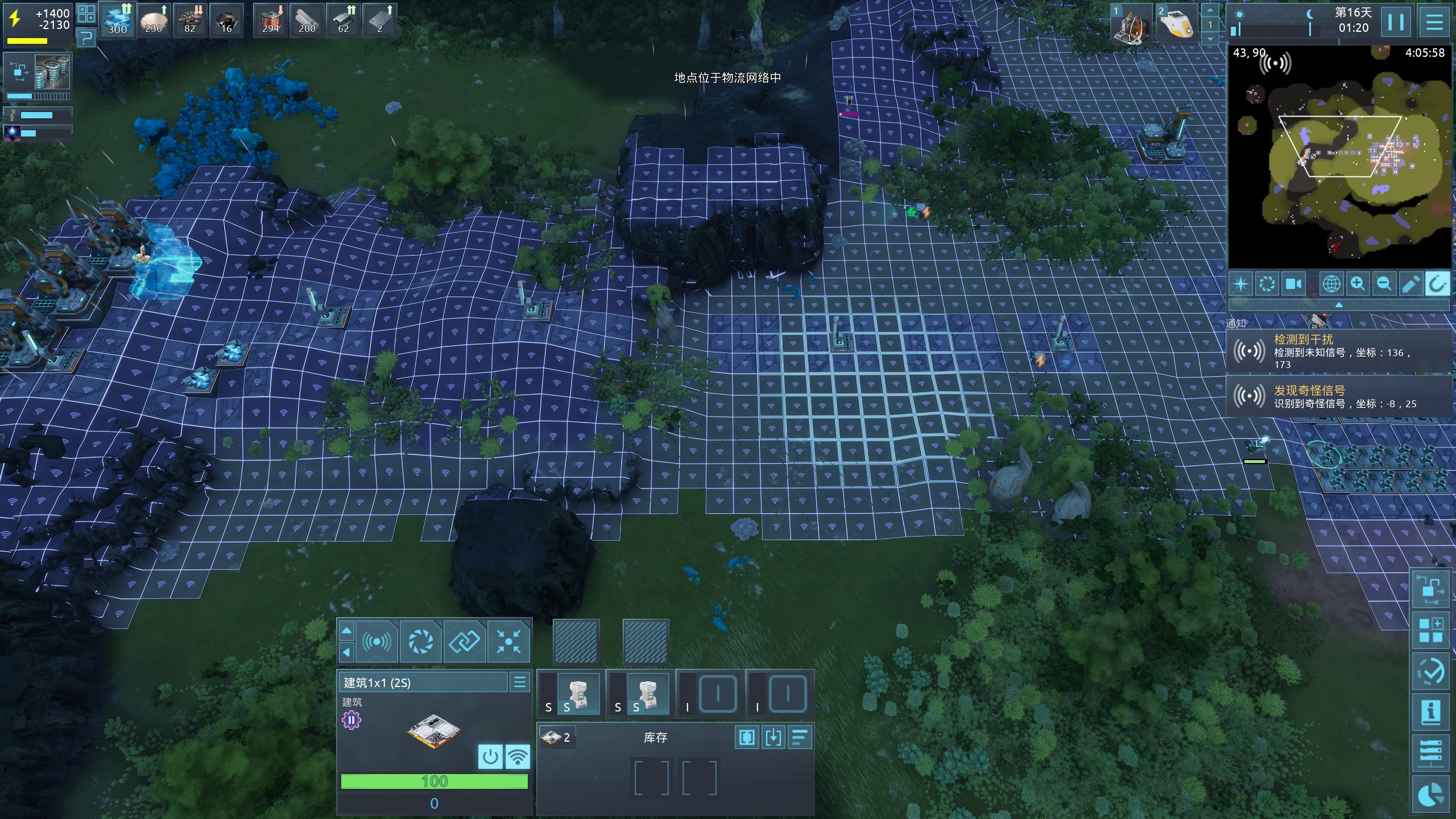The width and height of the screenshot is (1456, 819).
Task: Open the question mark help button
Action: [86, 38]
